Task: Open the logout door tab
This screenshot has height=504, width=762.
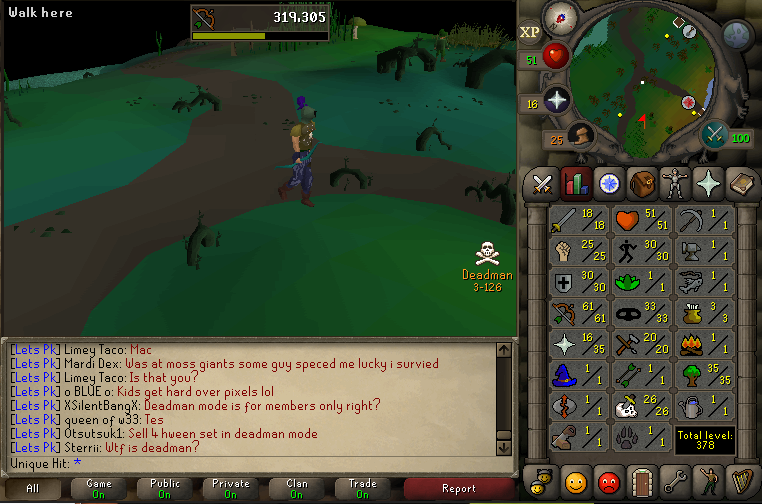Action: (641, 481)
